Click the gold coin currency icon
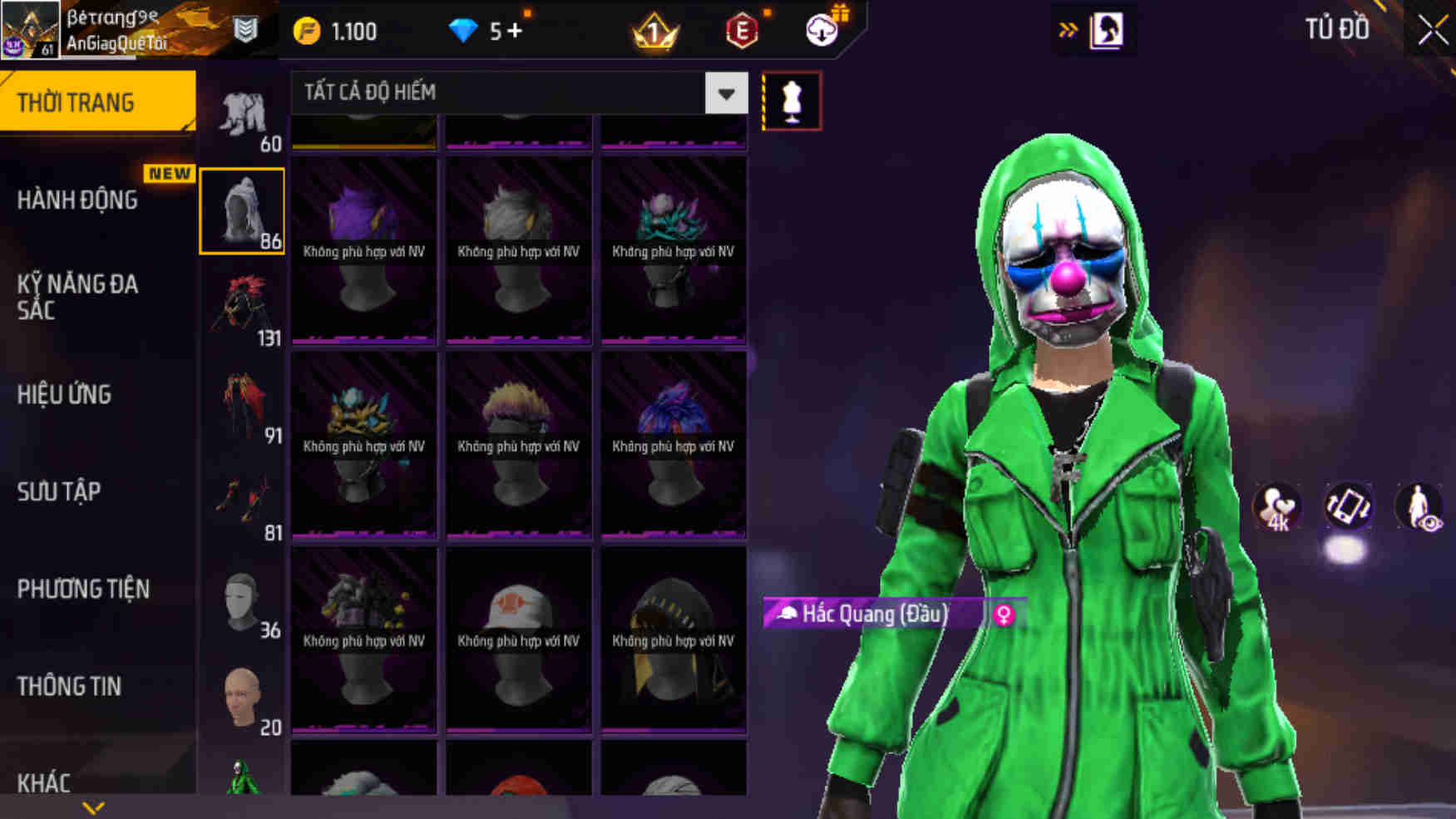The image size is (1456, 819). click(x=308, y=30)
